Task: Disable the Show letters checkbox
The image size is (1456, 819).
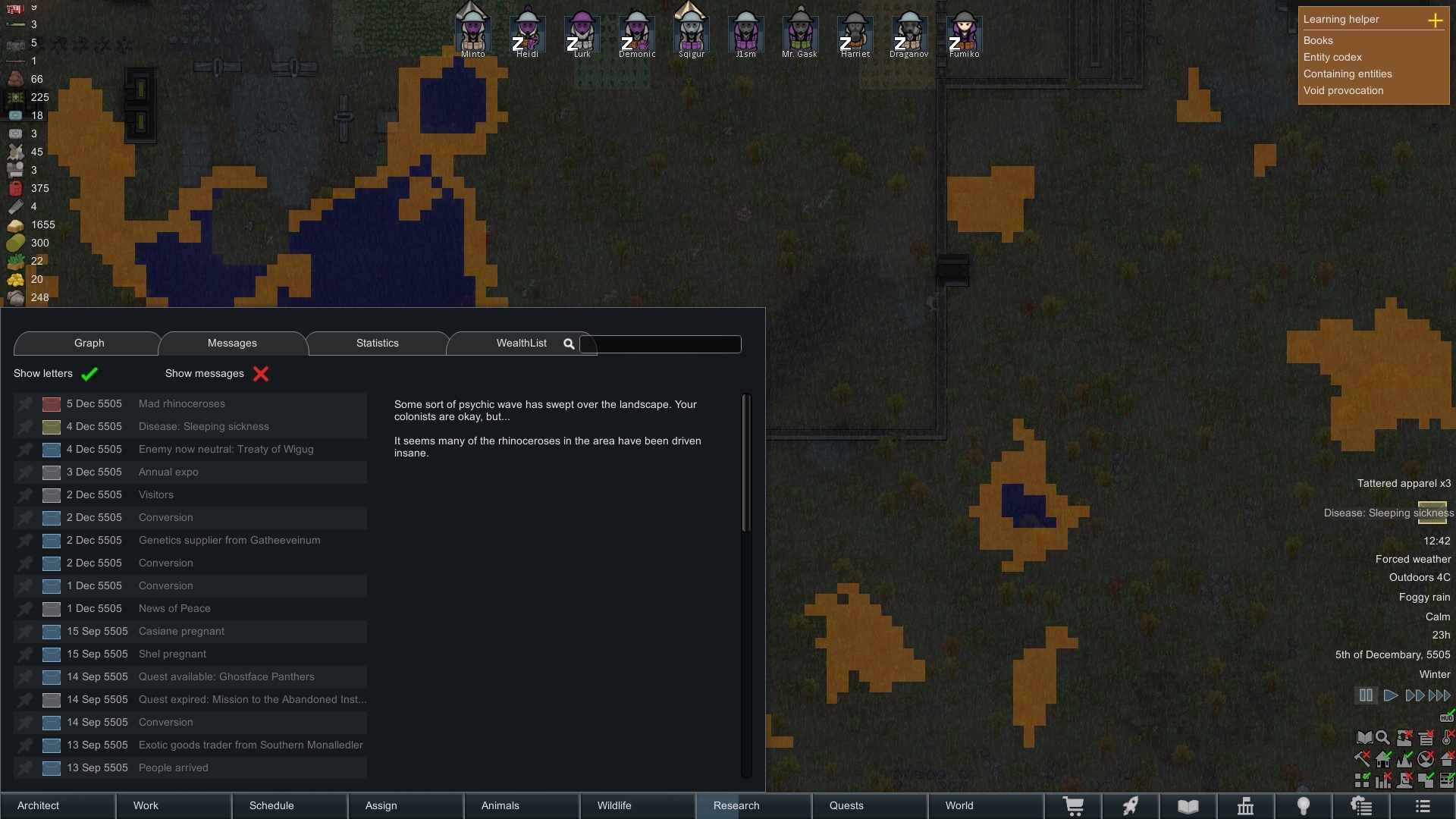Action: click(89, 374)
